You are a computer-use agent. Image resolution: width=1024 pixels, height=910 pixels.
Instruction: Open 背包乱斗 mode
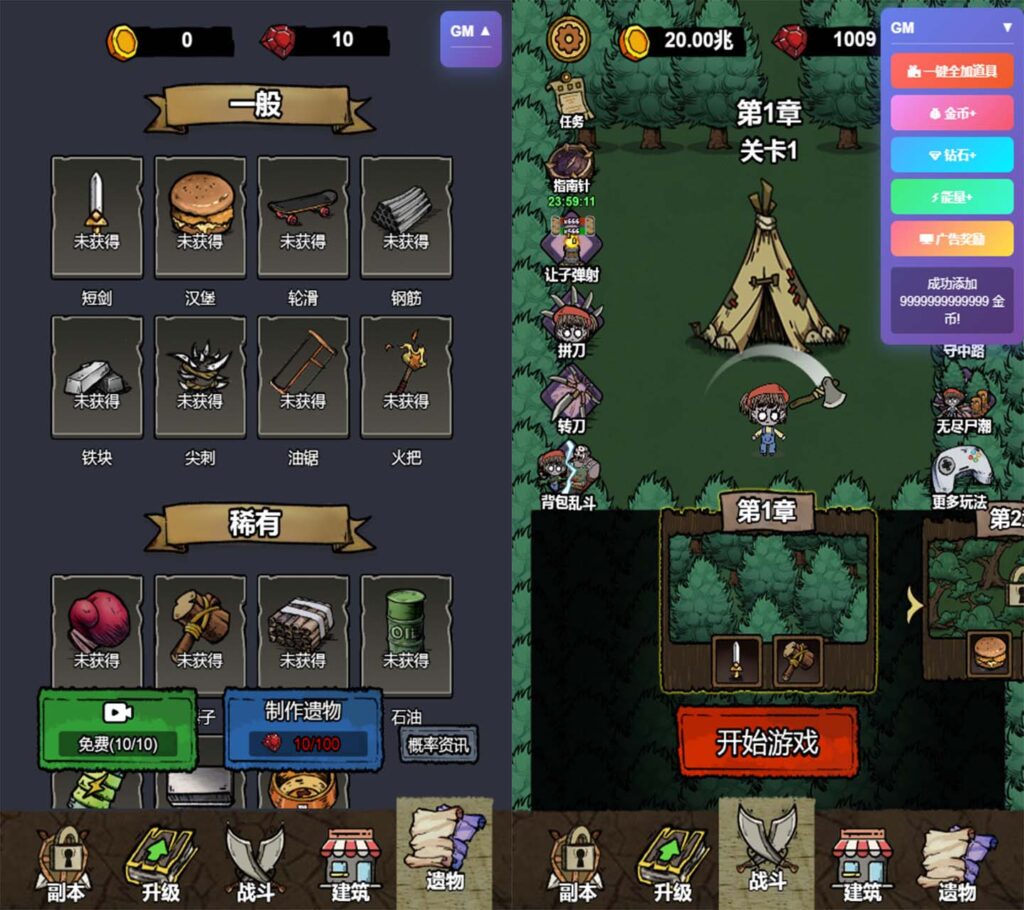click(569, 471)
